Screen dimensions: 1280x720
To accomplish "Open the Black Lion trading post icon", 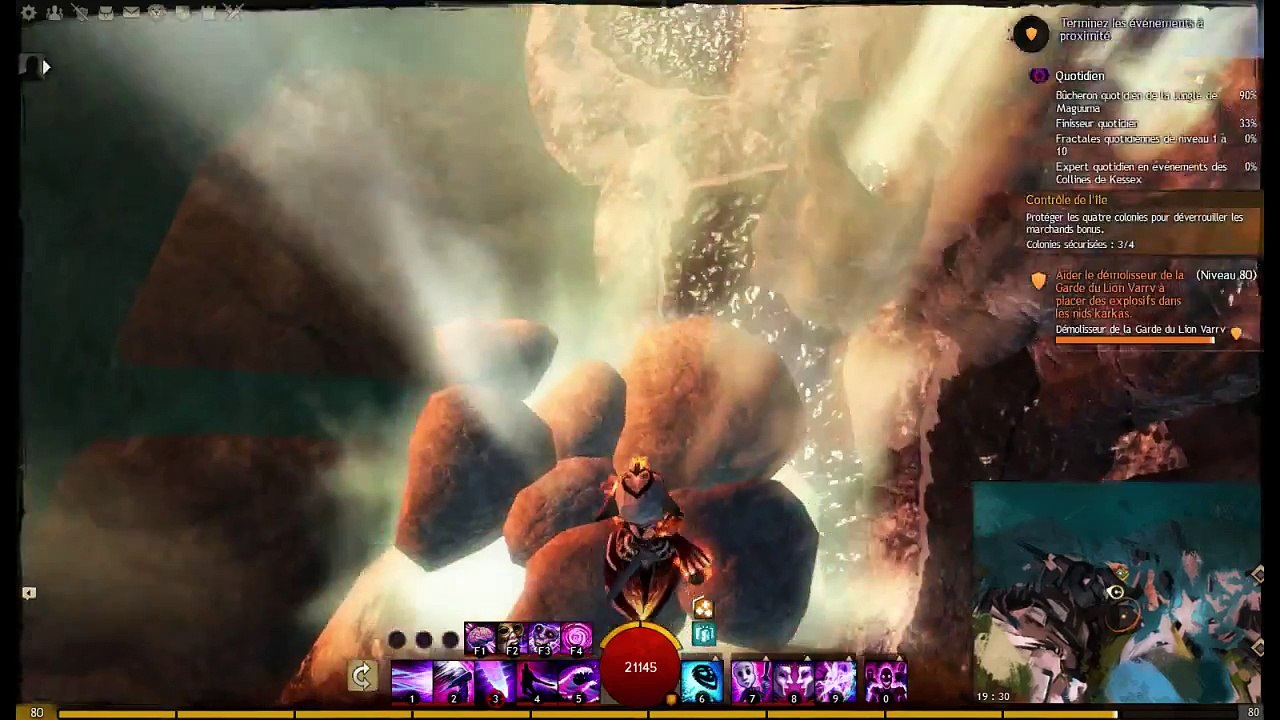I will click(x=157, y=13).
